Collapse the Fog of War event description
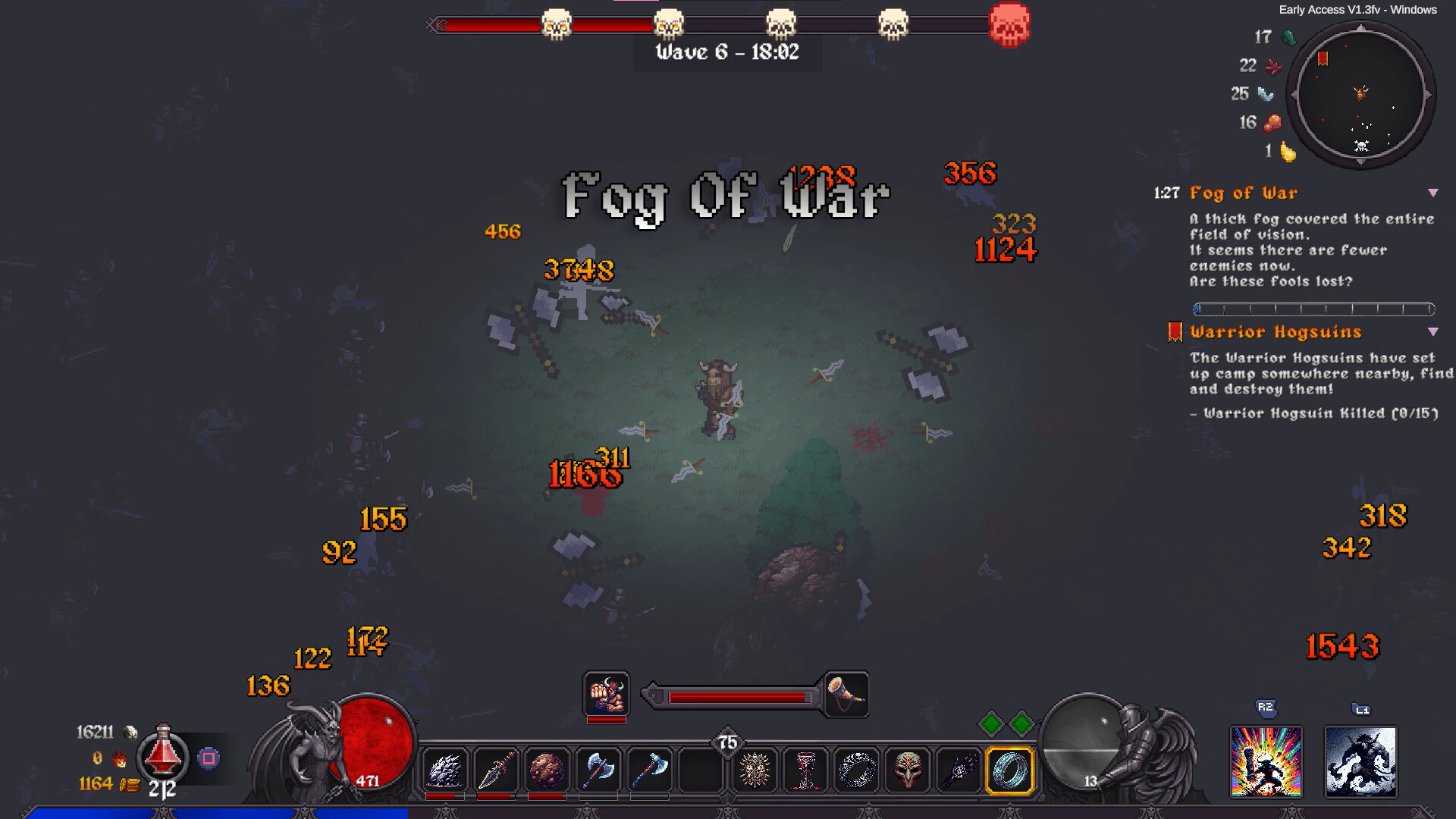 (x=1433, y=194)
